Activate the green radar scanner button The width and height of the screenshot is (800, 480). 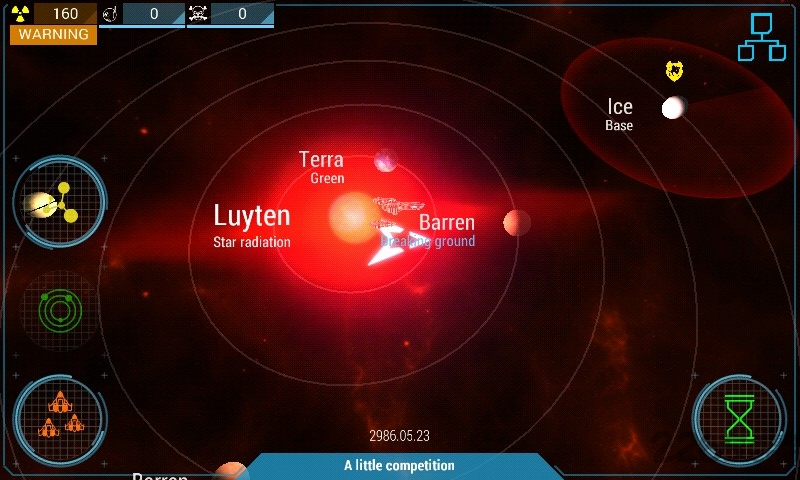[59, 309]
